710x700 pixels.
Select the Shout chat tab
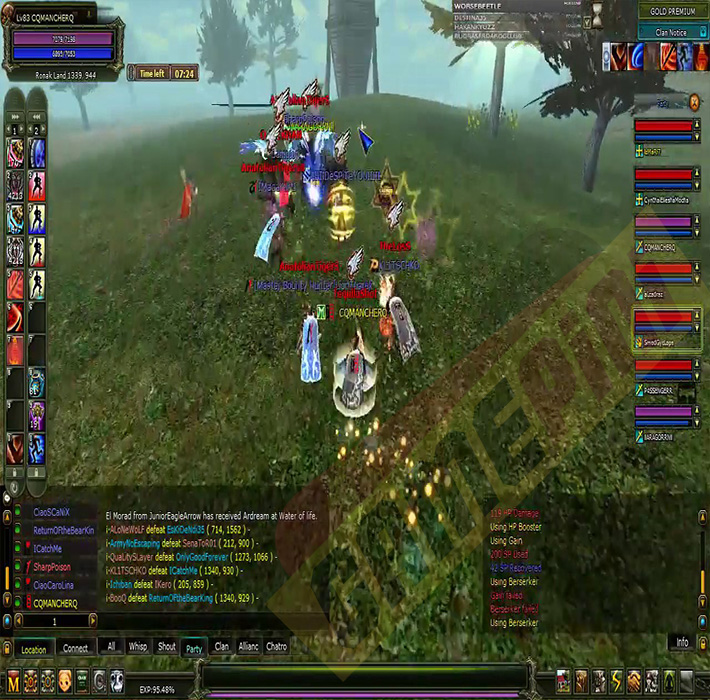pyautogui.click(x=166, y=647)
